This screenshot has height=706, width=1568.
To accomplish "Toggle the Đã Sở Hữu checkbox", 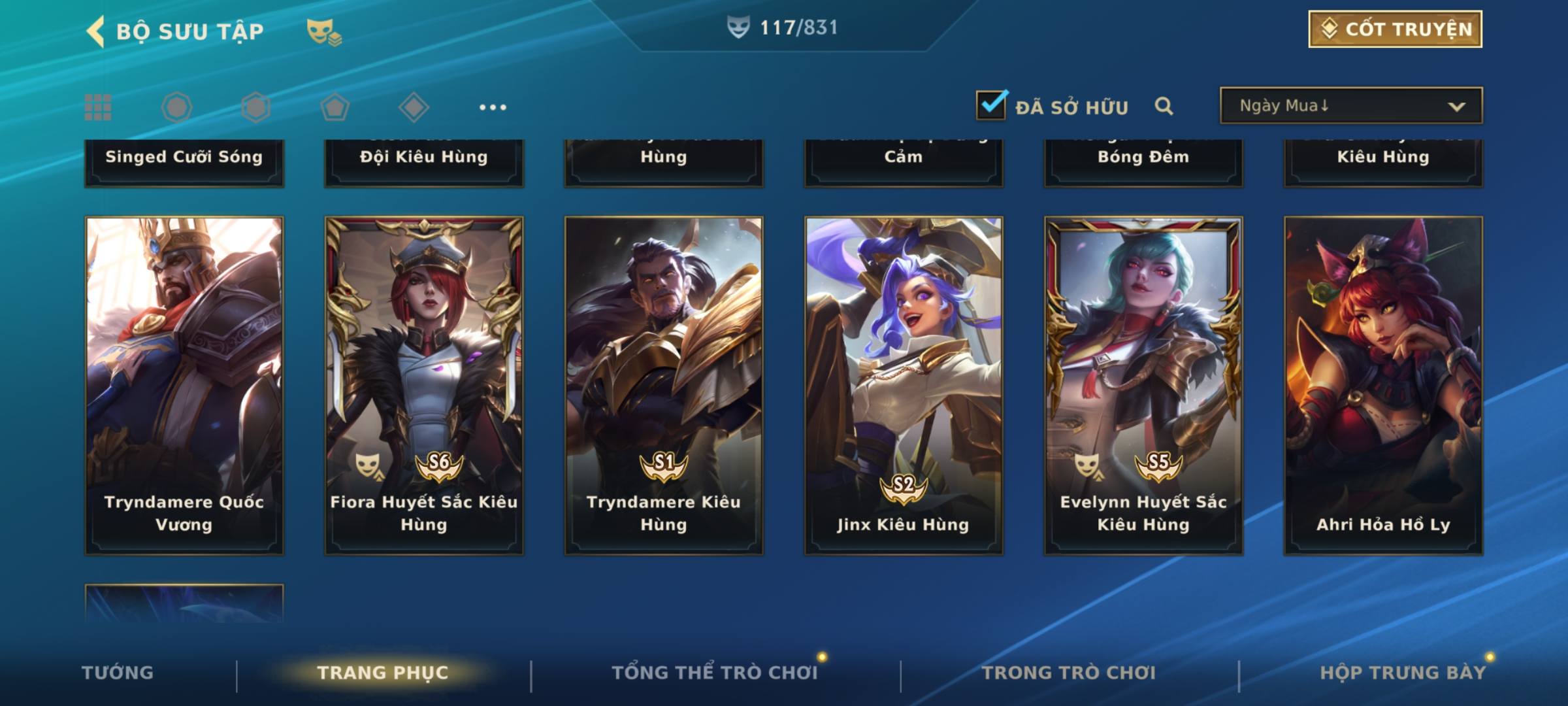I will [x=991, y=105].
